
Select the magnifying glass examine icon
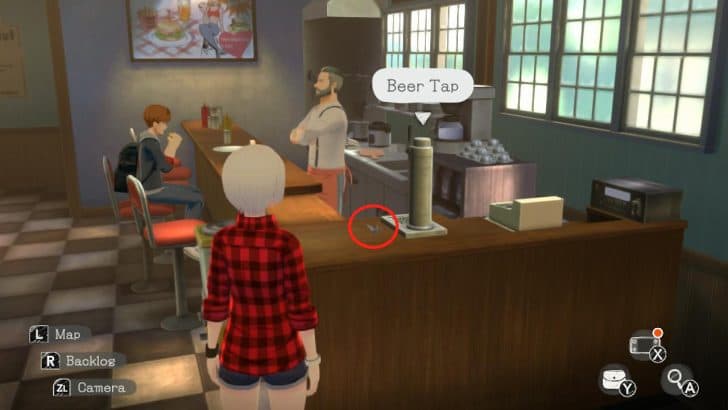click(x=676, y=378)
